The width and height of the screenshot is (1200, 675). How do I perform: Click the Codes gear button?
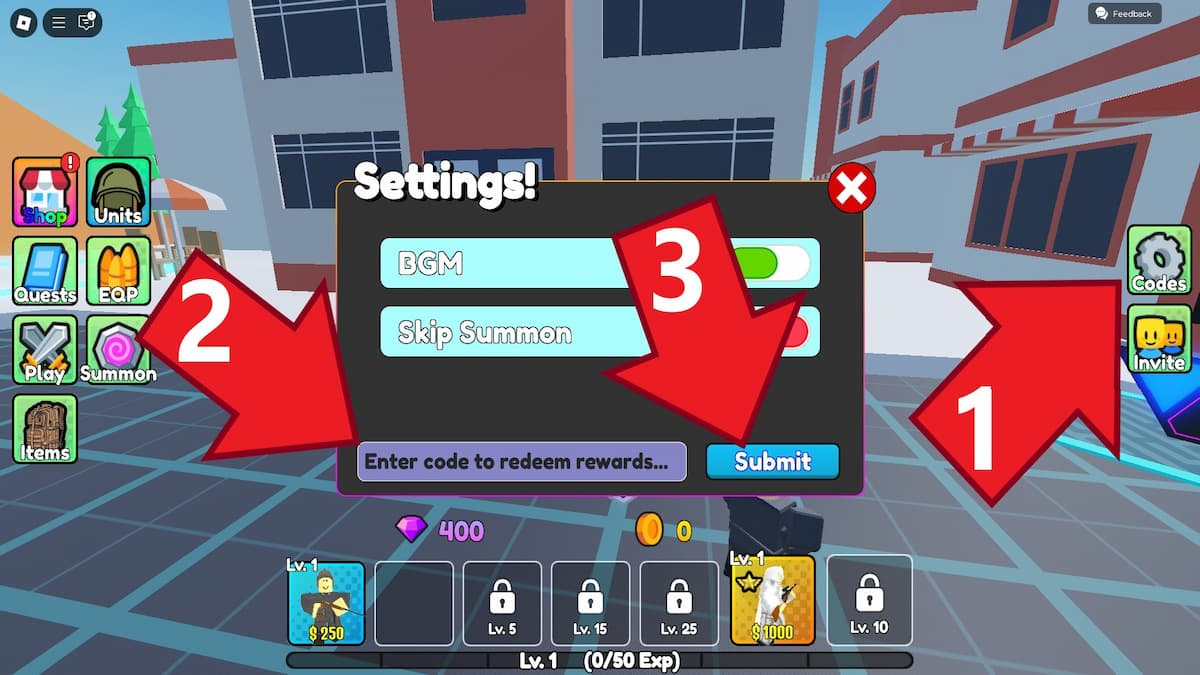pos(1159,260)
